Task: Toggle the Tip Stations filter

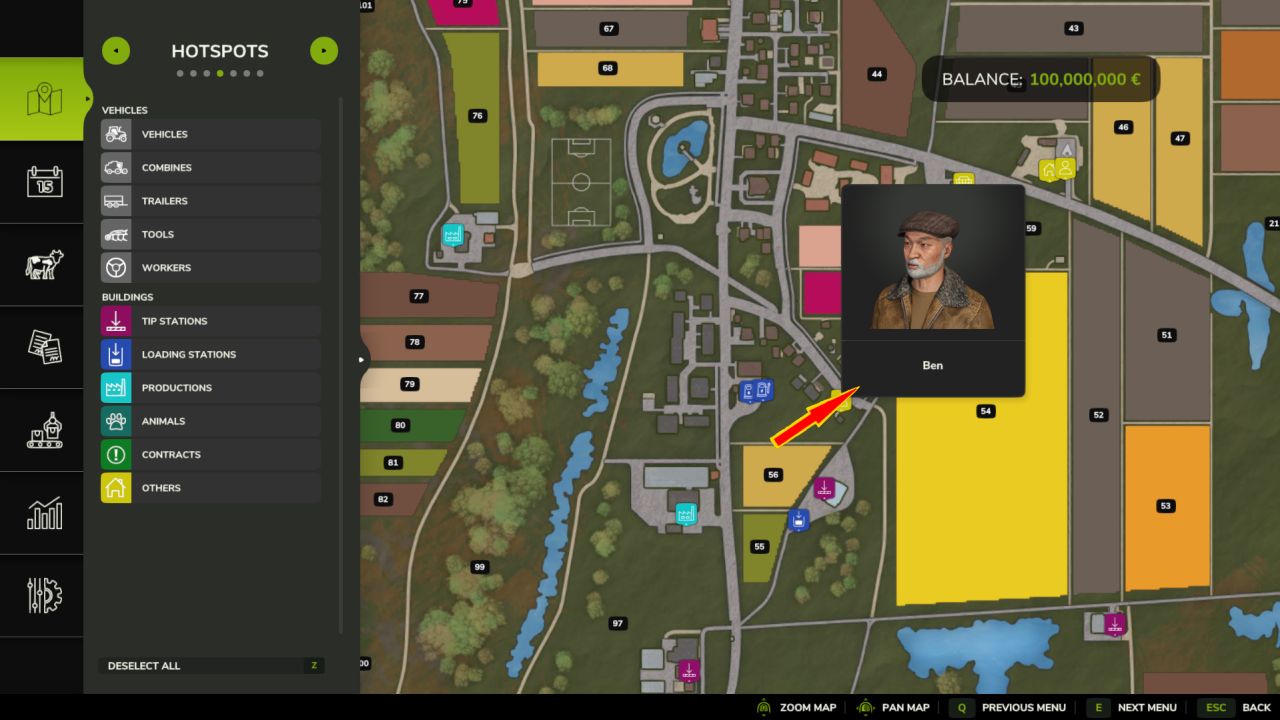Action: point(211,321)
